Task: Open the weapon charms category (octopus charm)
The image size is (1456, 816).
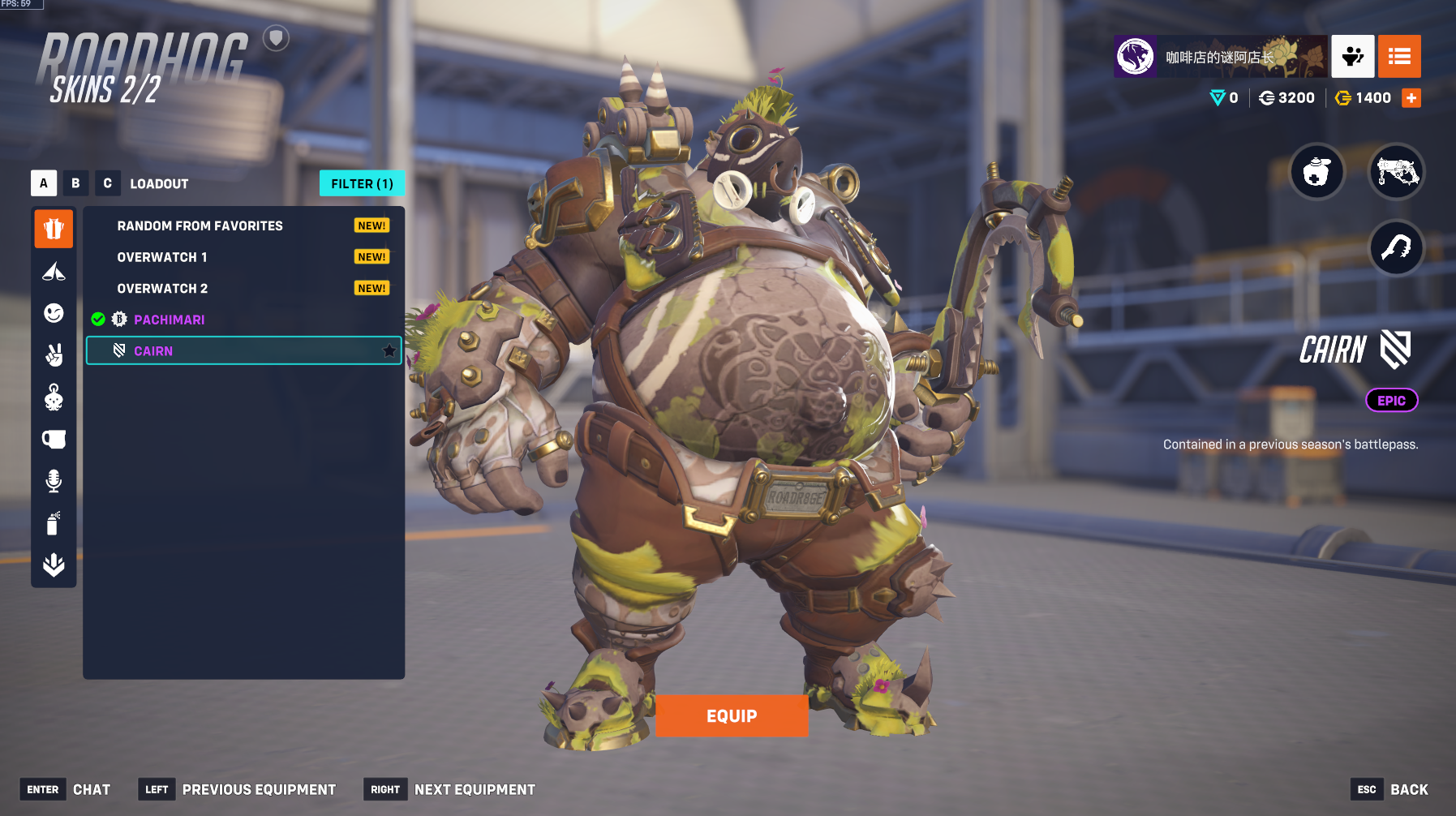Action: point(54,397)
